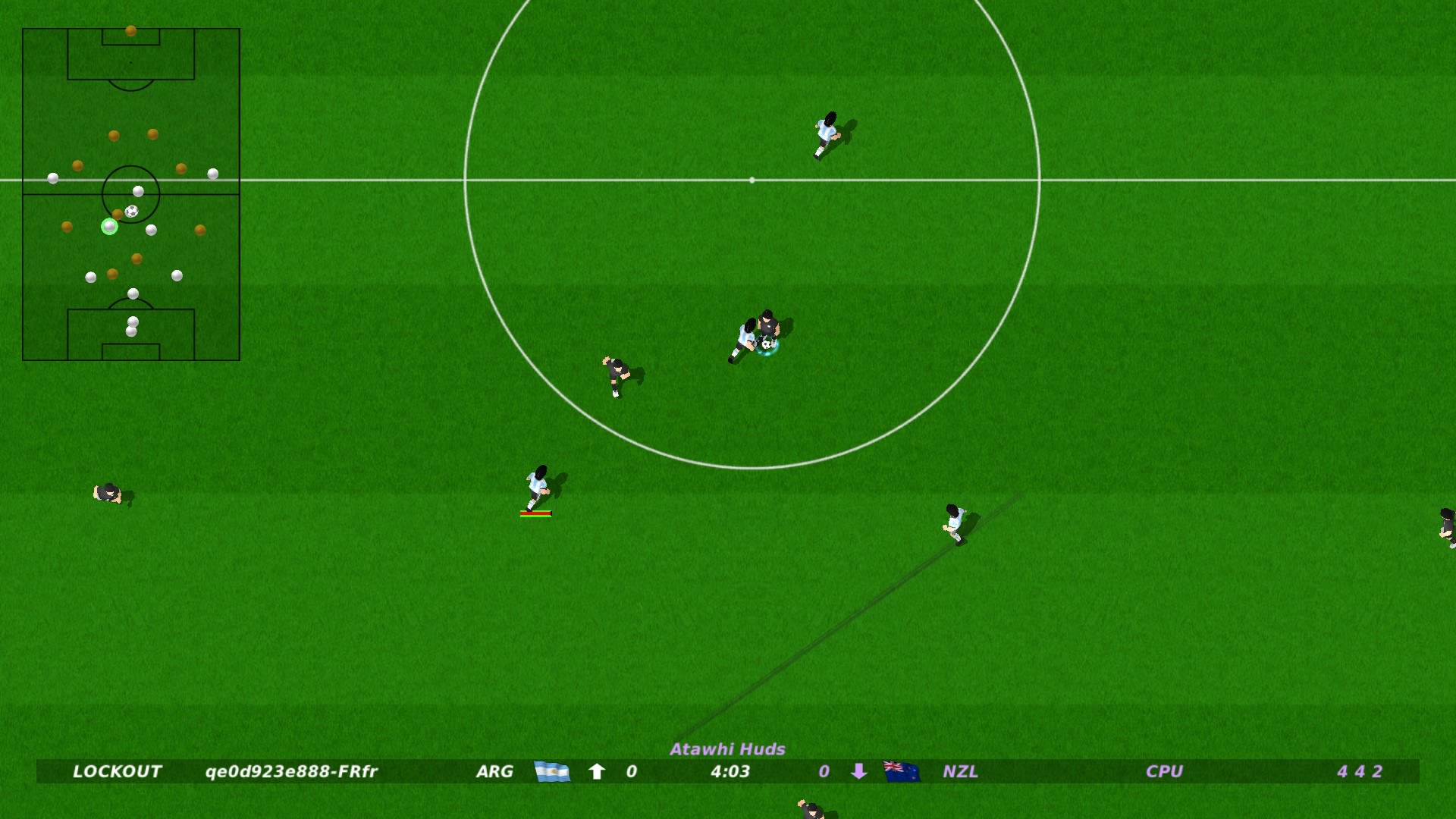Click the stamina bar under the Argentina player
Viewport: 1456px width, 819px height.
point(535,513)
